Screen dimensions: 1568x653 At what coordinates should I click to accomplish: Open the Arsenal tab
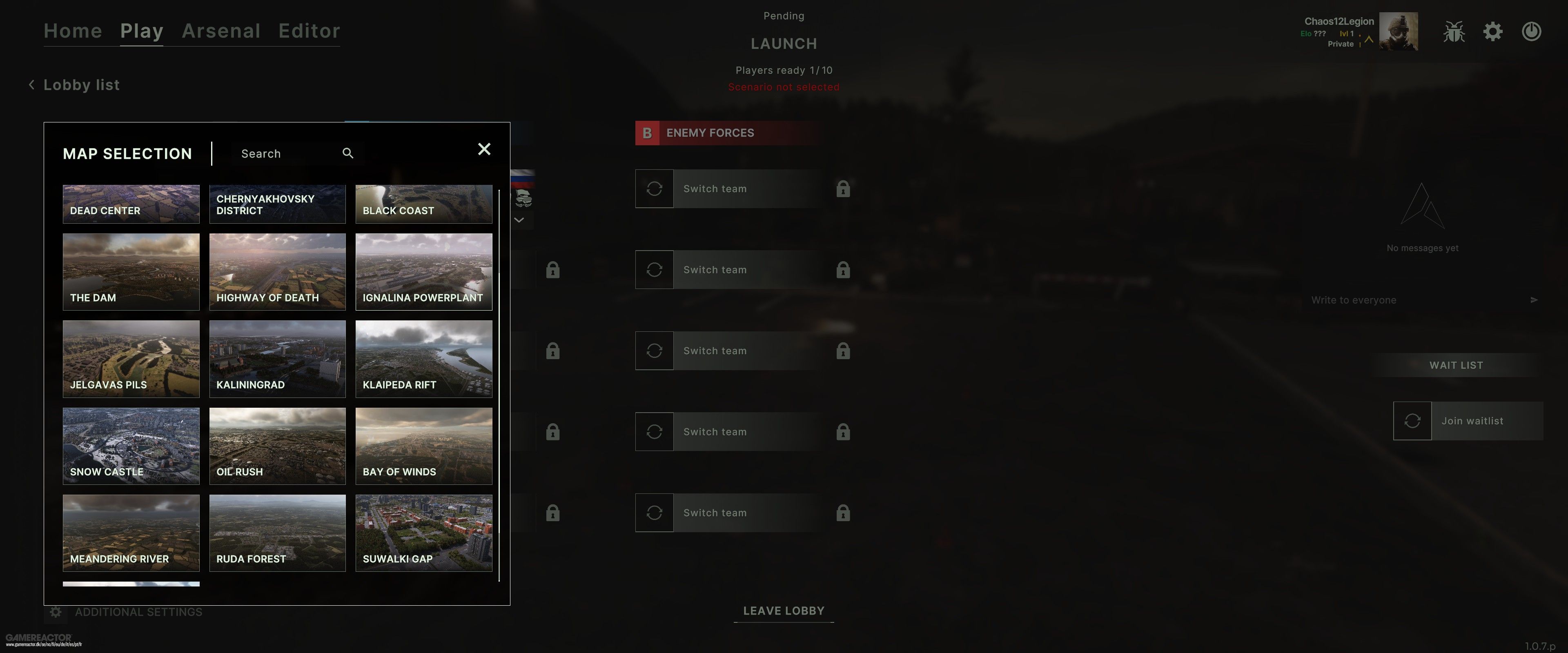point(221,31)
